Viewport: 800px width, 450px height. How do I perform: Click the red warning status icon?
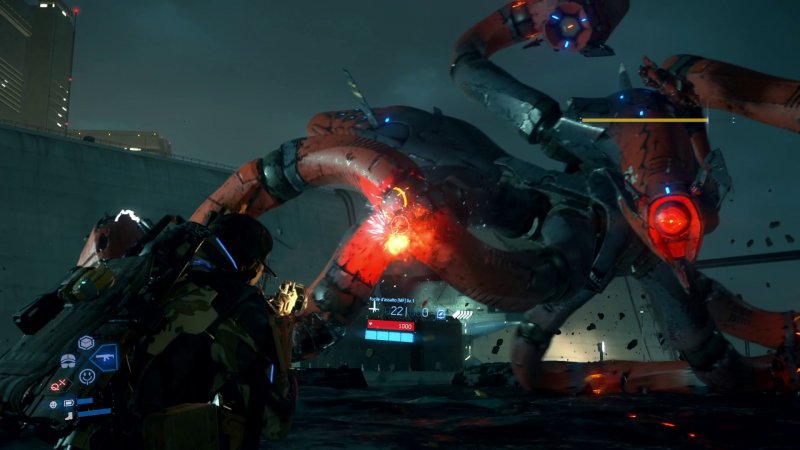point(57,386)
